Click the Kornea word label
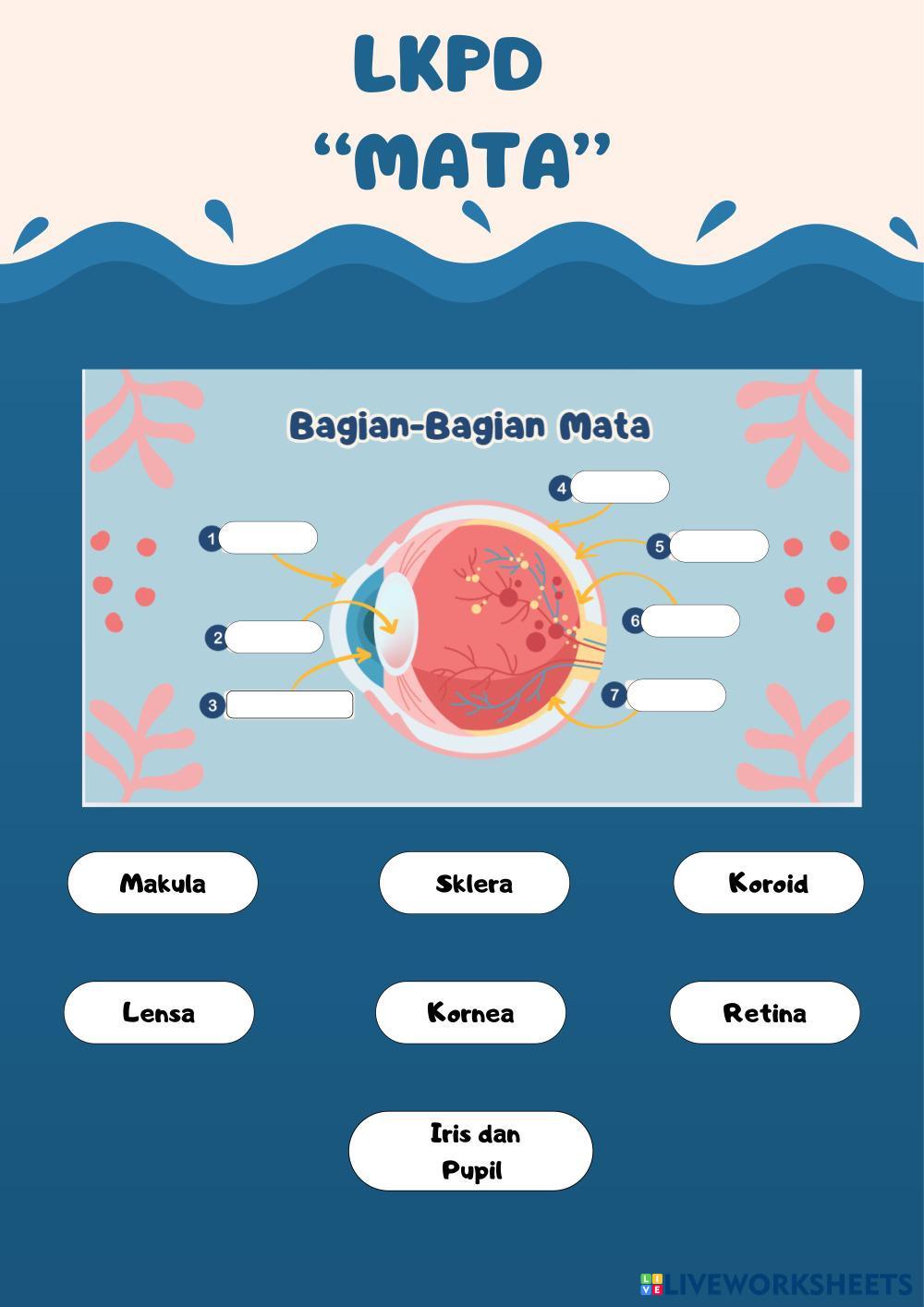The width and height of the screenshot is (924, 1307). (x=470, y=1012)
